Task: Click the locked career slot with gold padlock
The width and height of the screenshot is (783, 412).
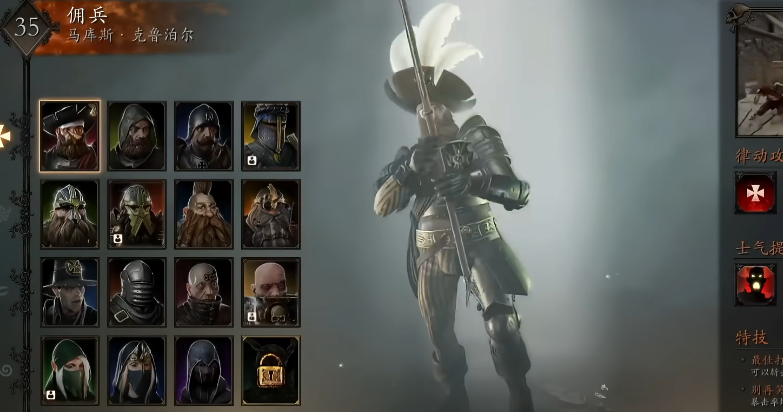Action: click(270, 369)
